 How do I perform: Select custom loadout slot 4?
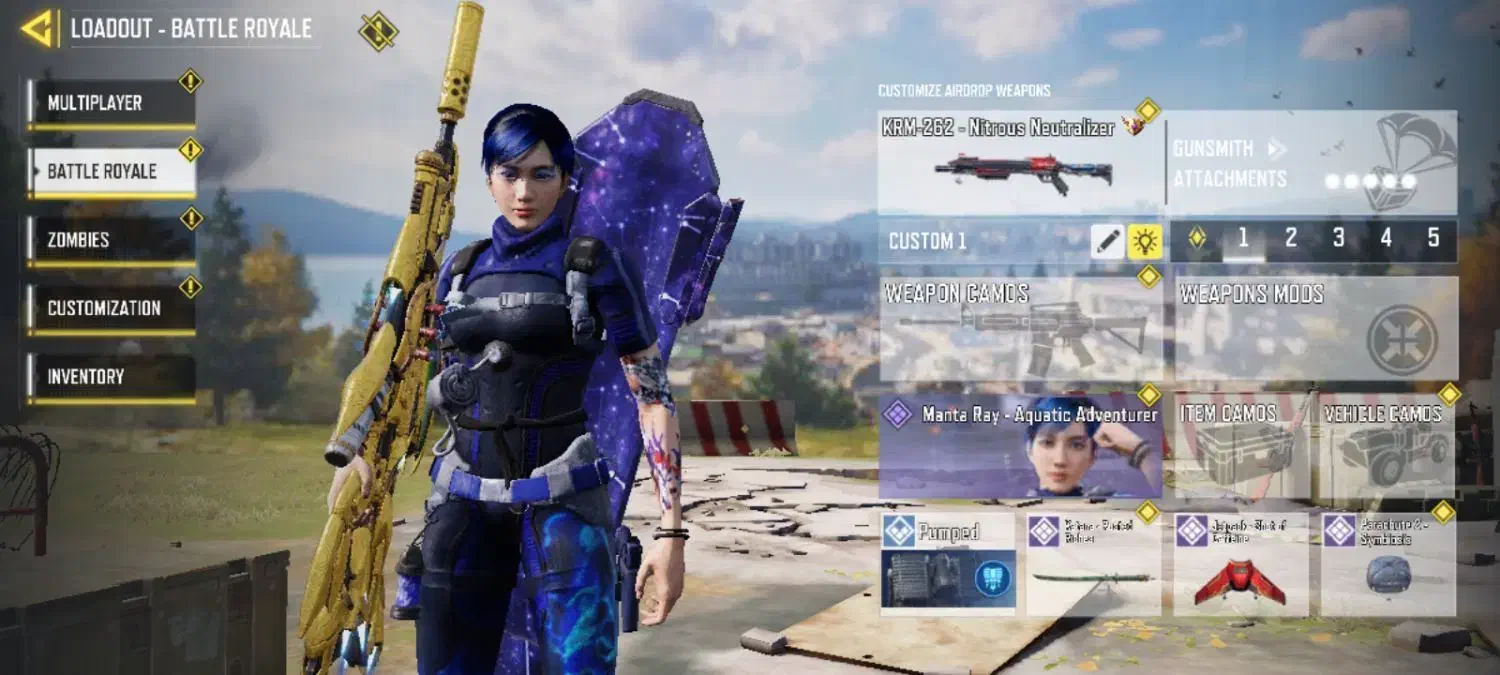pos(1386,238)
